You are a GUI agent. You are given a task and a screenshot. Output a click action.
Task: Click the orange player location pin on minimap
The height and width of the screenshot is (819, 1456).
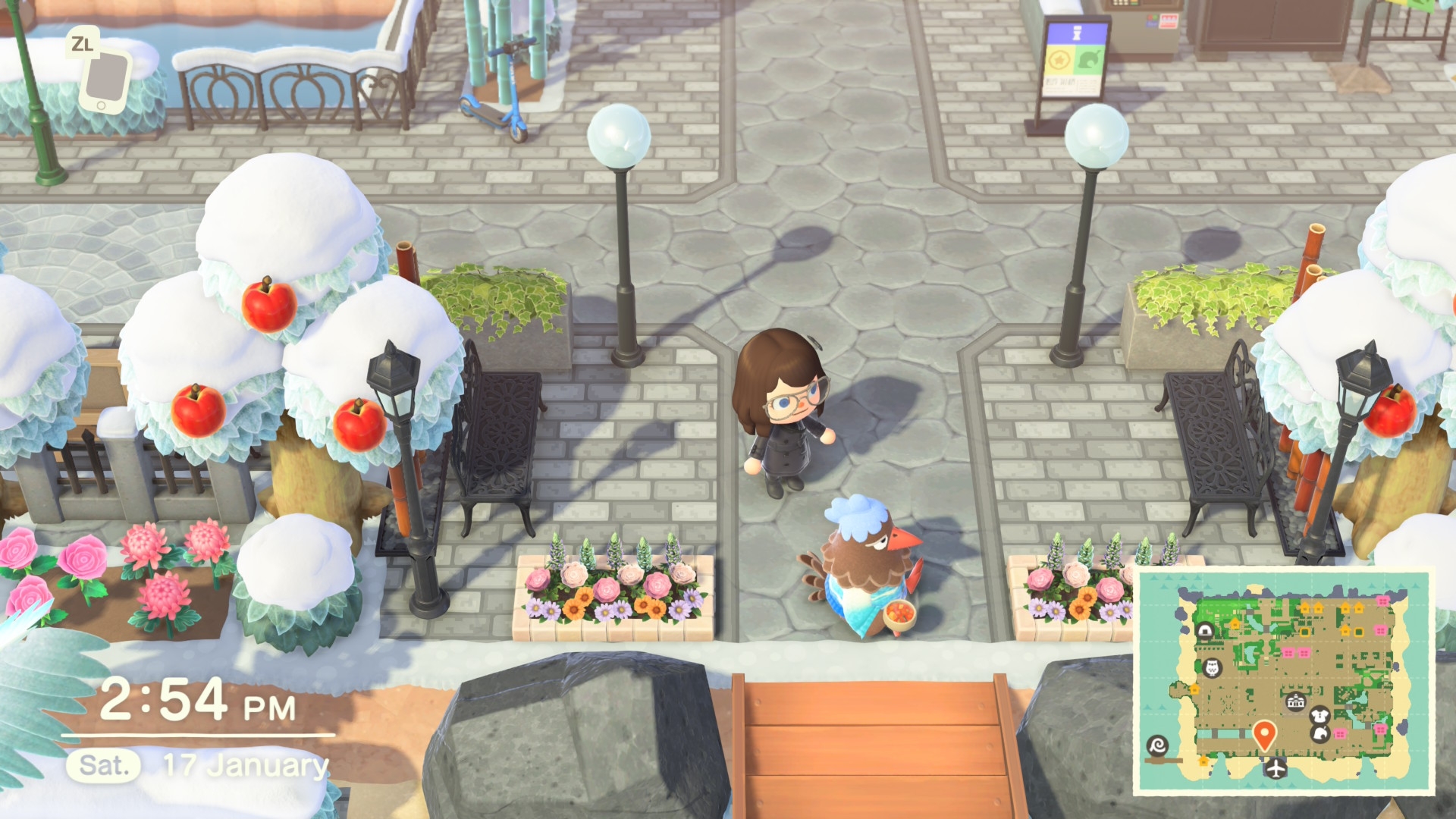point(1263,733)
